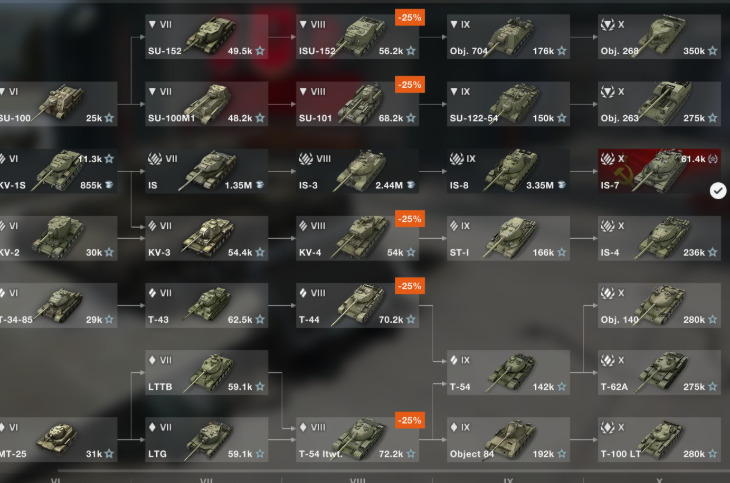This screenshot has height=483, width=730.
Task: Open the SU-122-54 tank node
Action: [x=509, y=103]
